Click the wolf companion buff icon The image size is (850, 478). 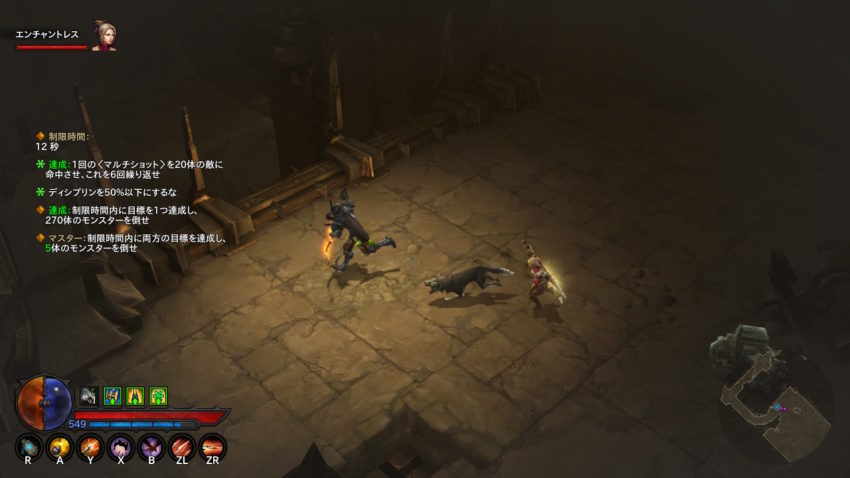88,396
